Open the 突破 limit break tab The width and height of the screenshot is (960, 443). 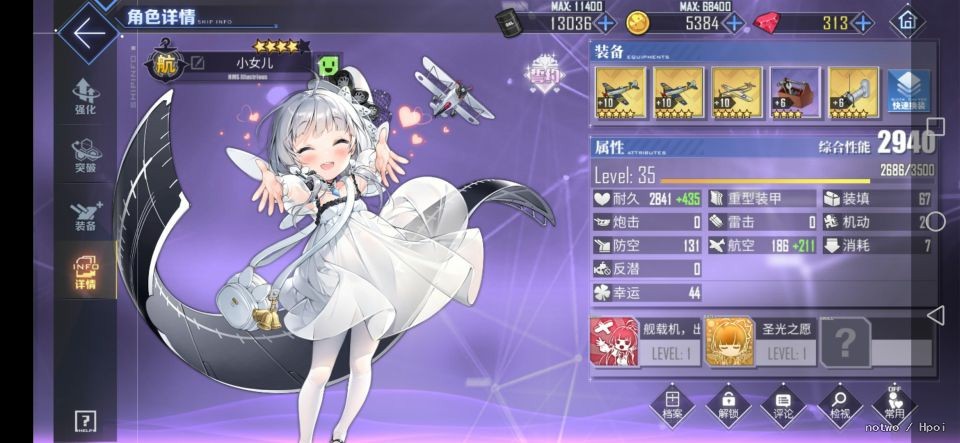pyautogui.click(x=86, y=155)
